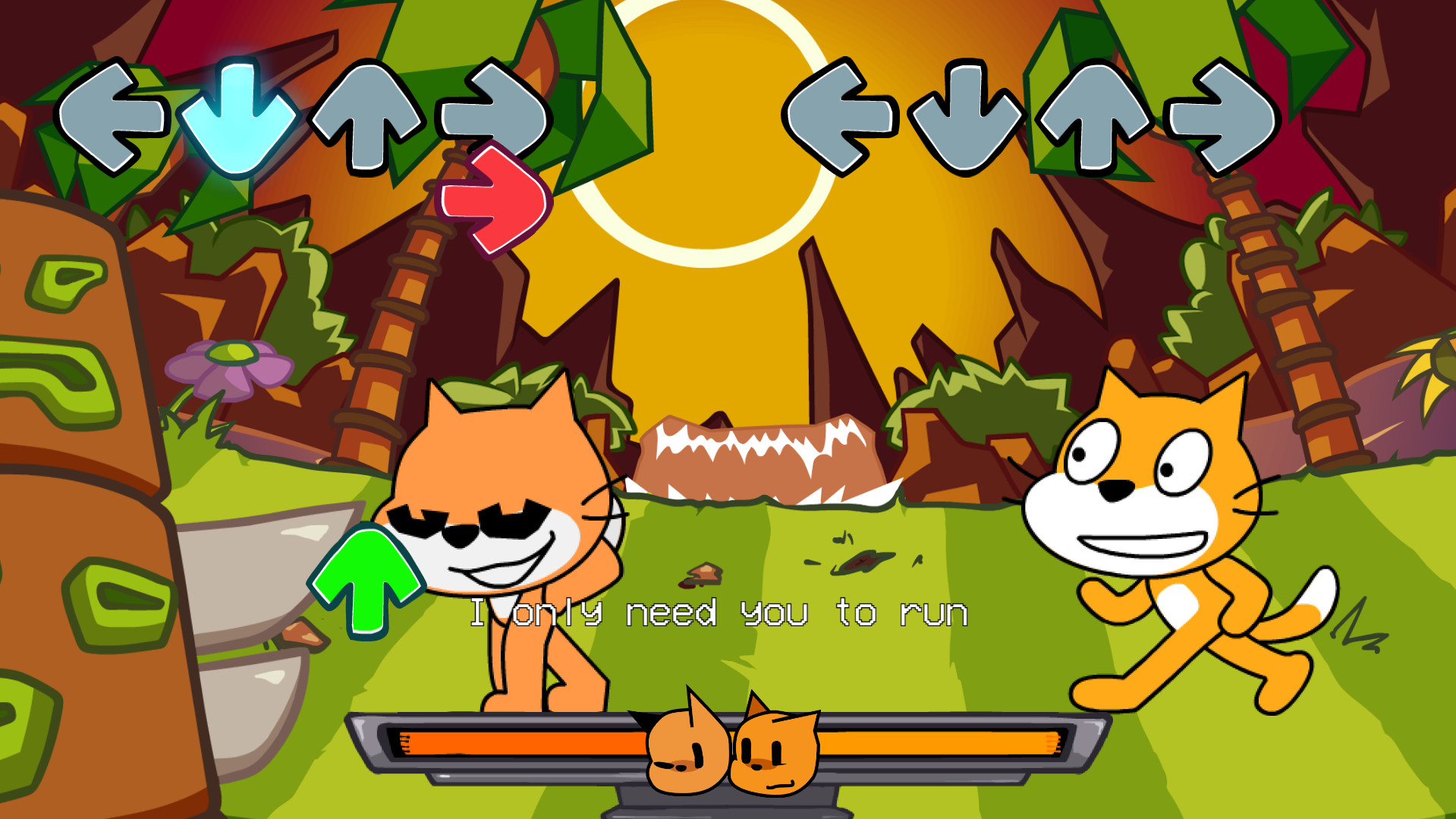Hit the falling red right-arrow note

click(494, 199)
